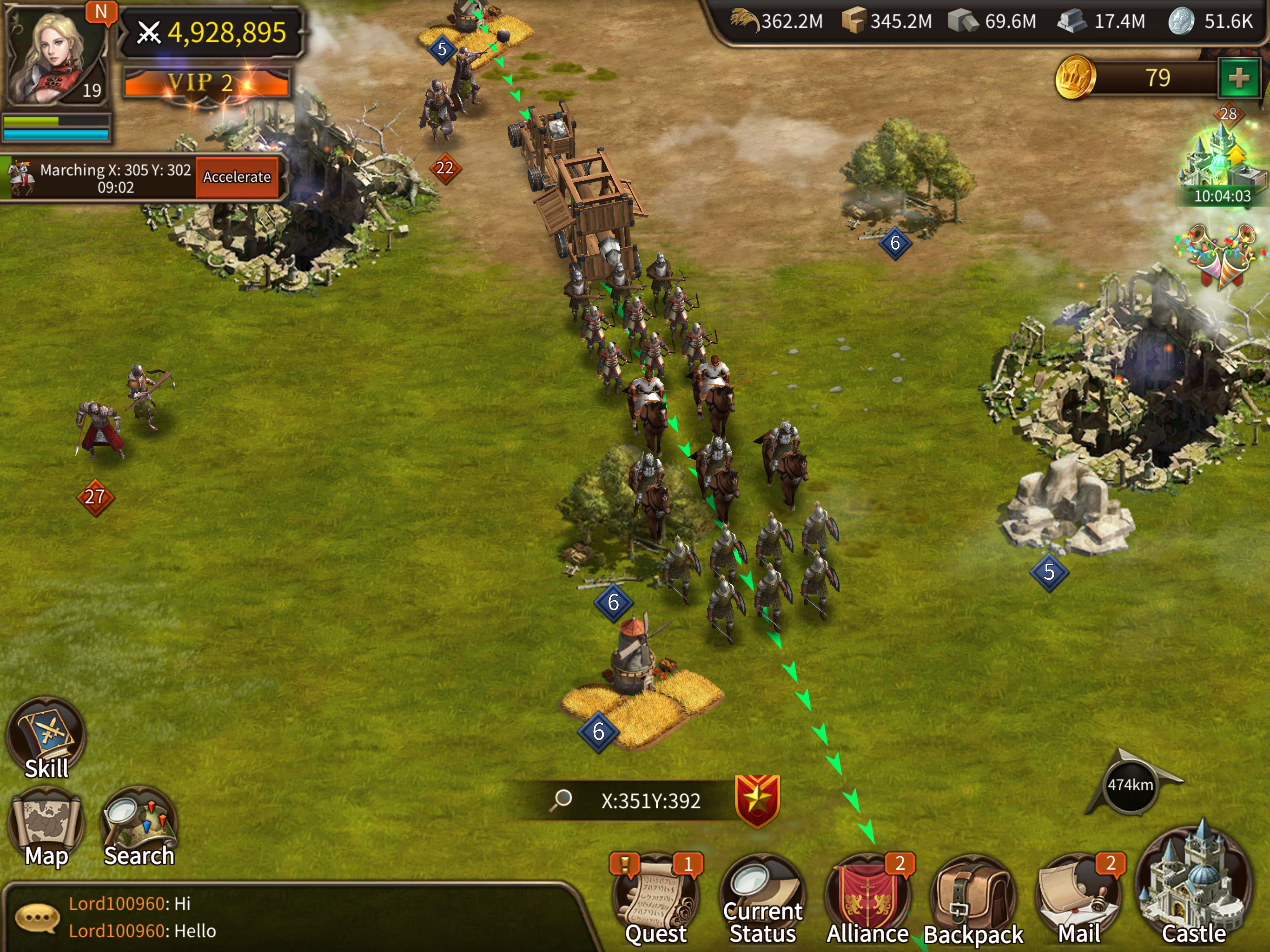Open the Skill menu

(x=46, y=738)
